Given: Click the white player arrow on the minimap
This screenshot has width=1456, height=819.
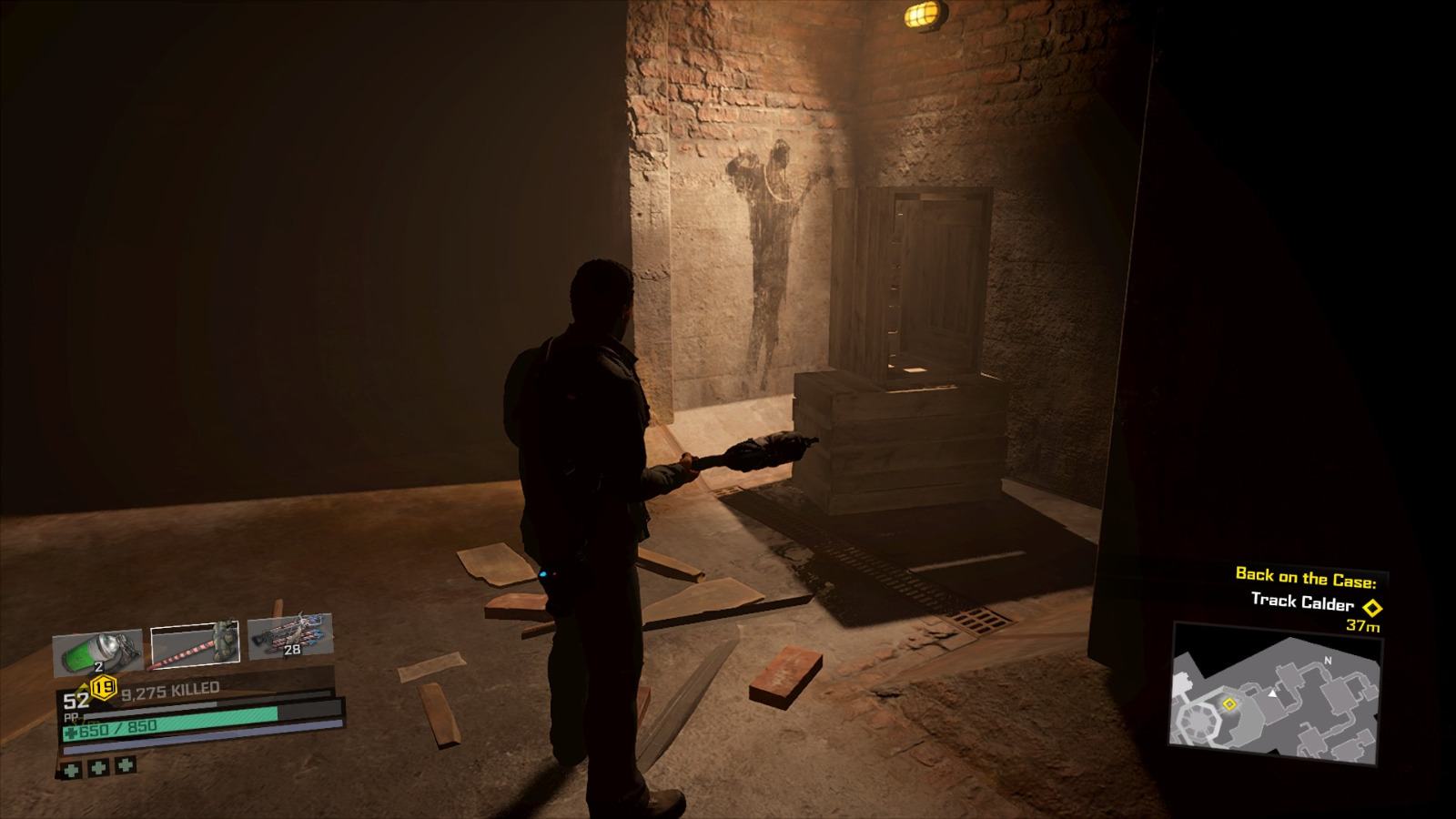Looking at the screenshot, I should click(1272, 694).
